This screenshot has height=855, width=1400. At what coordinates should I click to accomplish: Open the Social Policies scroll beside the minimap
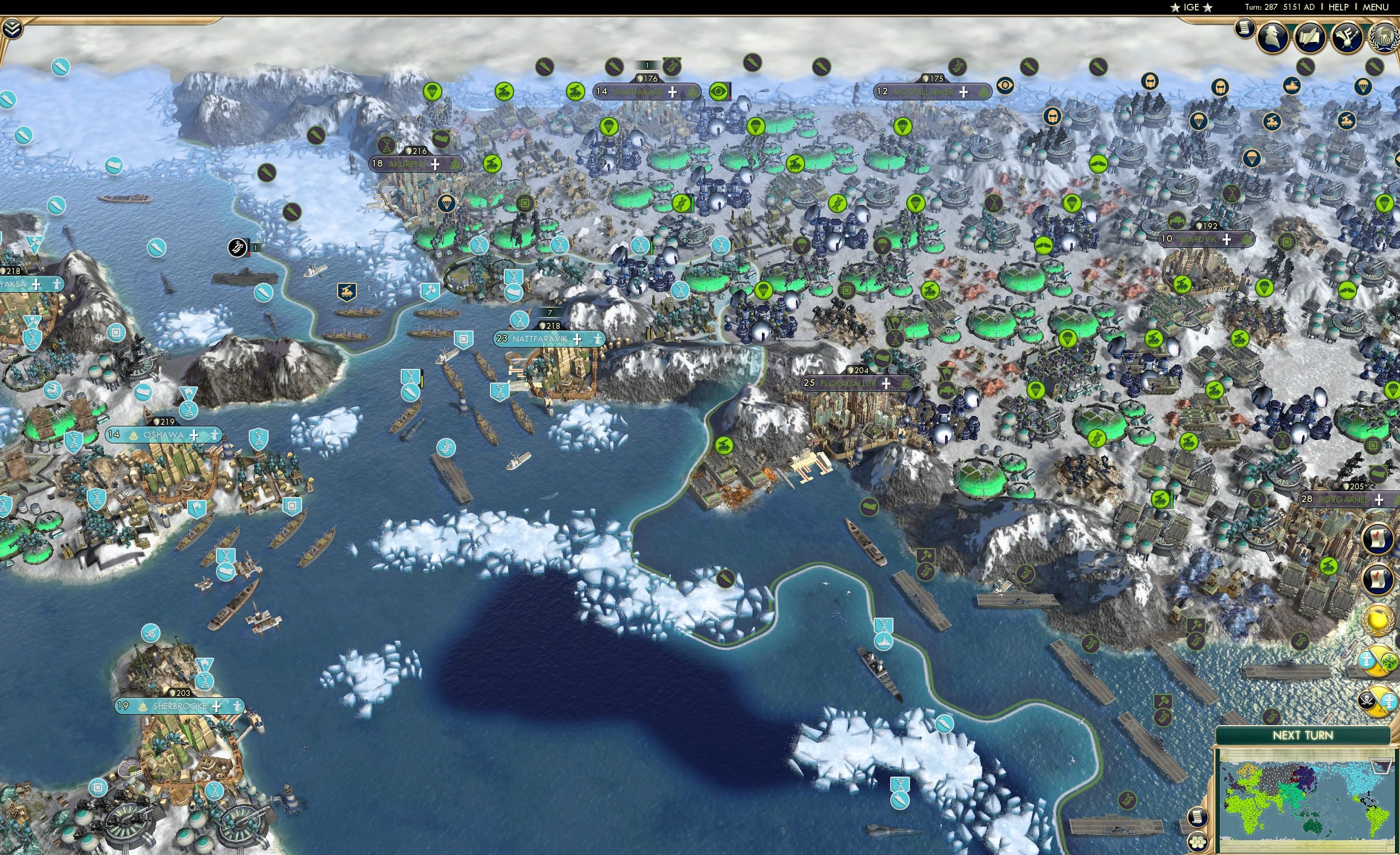click(x=1197, y=818)
